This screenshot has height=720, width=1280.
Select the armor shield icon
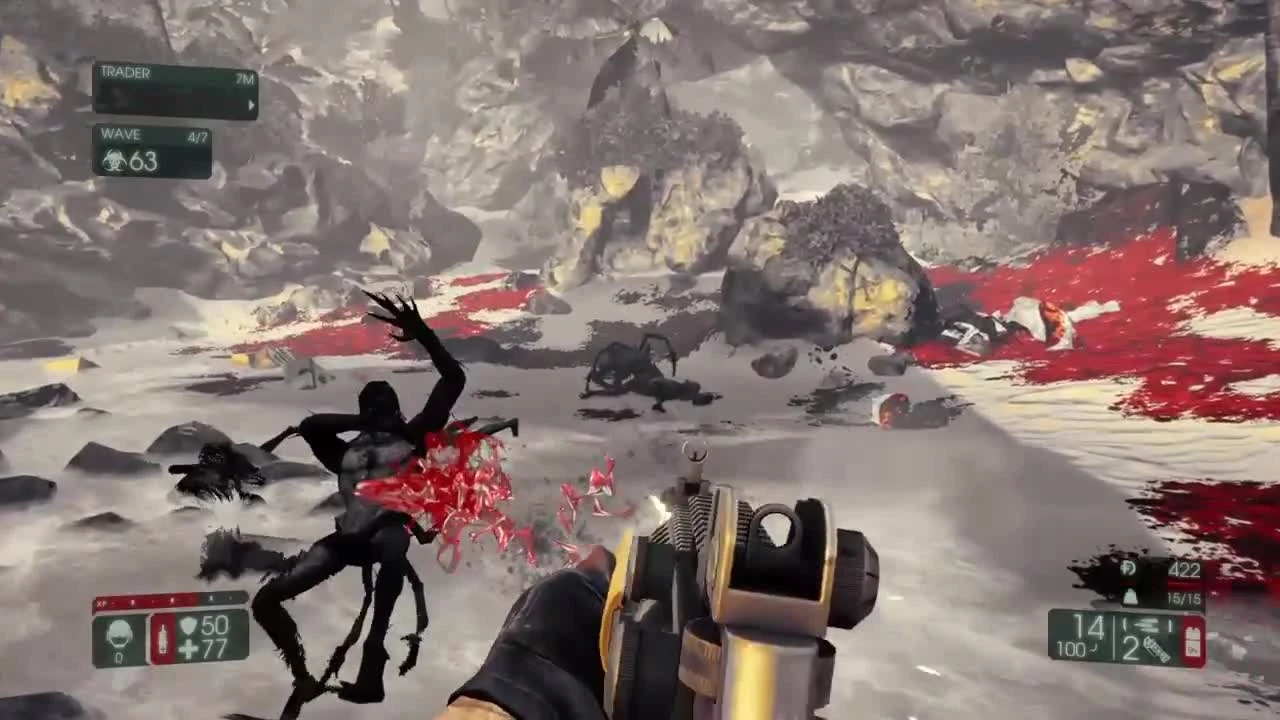pos(188,627)
